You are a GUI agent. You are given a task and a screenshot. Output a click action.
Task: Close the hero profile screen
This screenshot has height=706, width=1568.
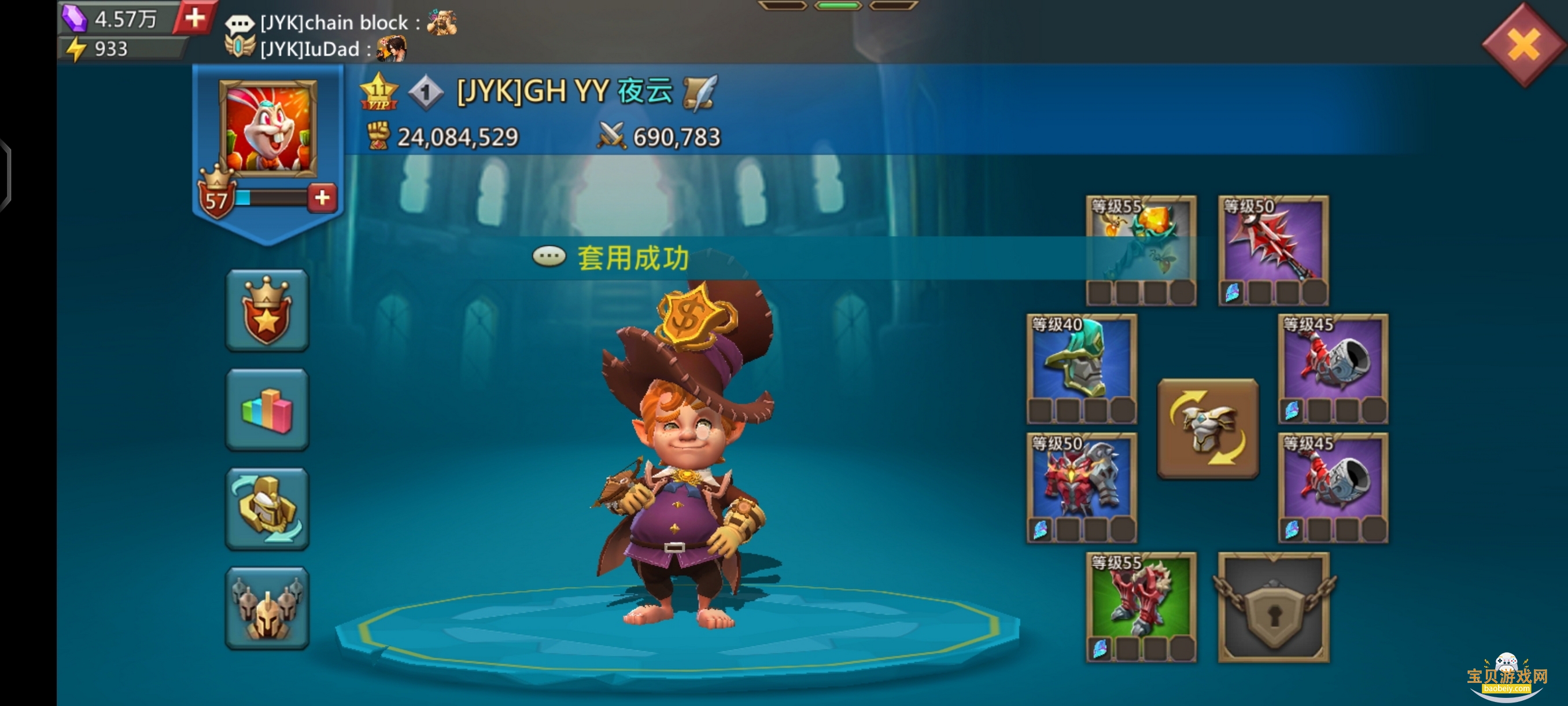point(1523,44)
